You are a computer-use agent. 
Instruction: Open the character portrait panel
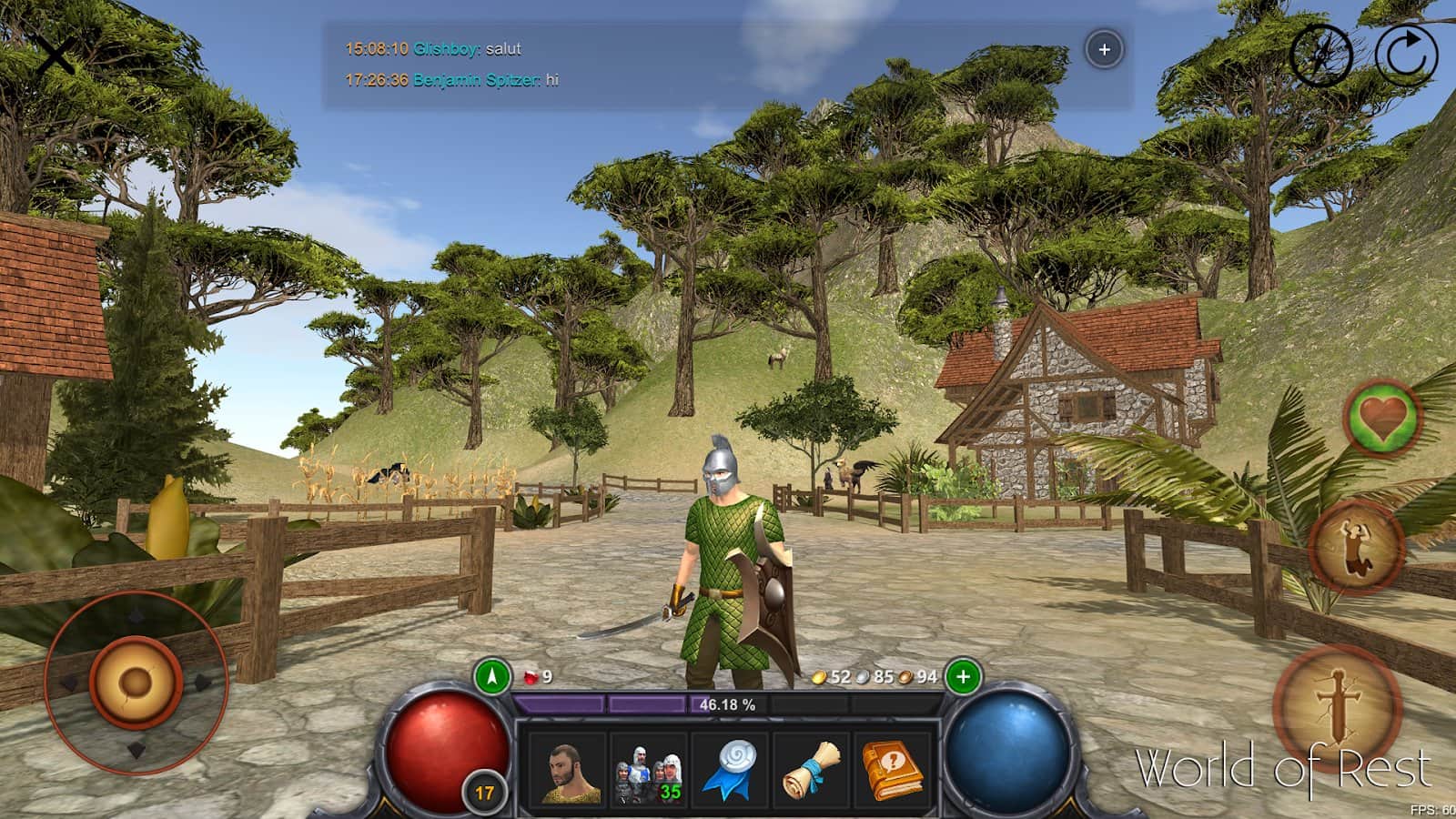[x=565, y=771]
